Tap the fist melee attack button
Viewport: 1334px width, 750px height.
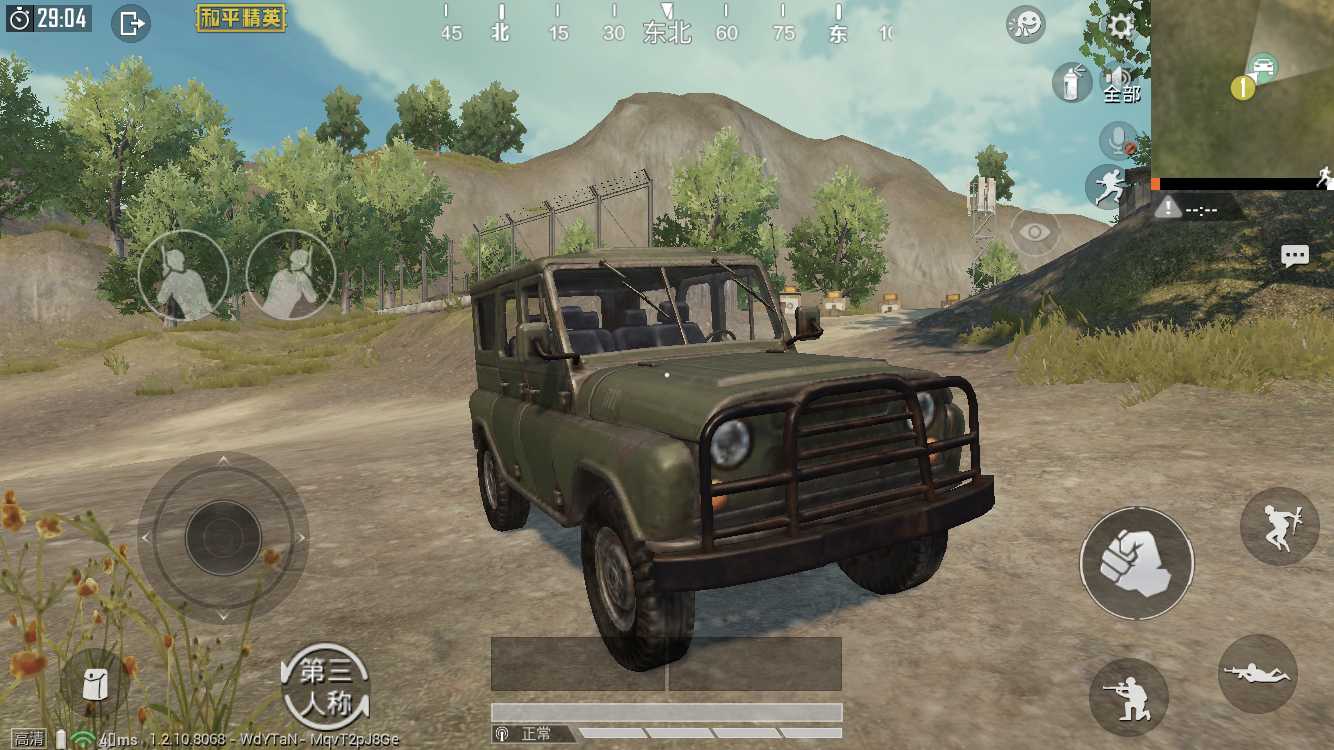[x=1136, y=563]
